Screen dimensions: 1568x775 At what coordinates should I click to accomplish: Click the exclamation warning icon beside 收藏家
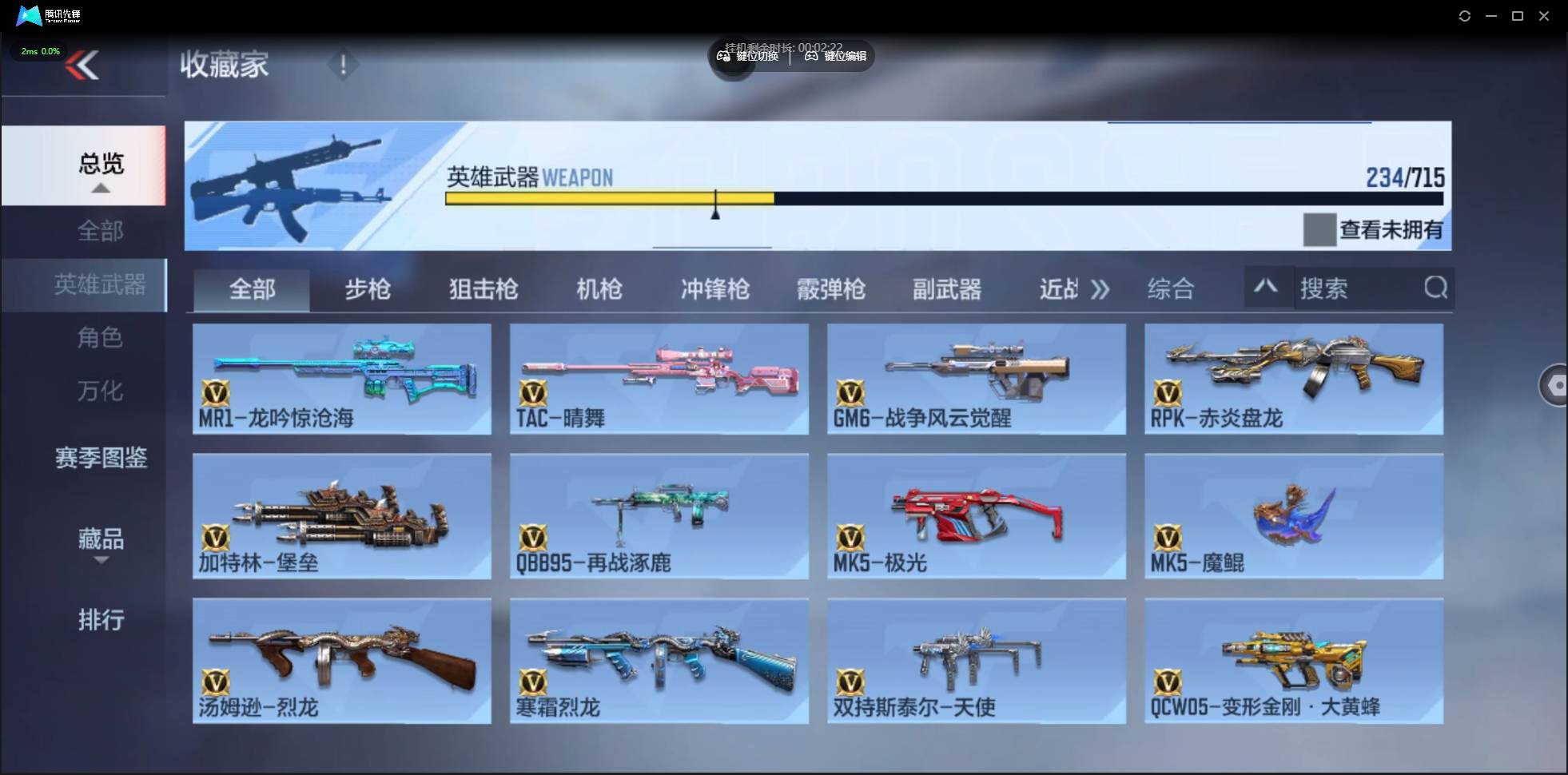point(344,65)
